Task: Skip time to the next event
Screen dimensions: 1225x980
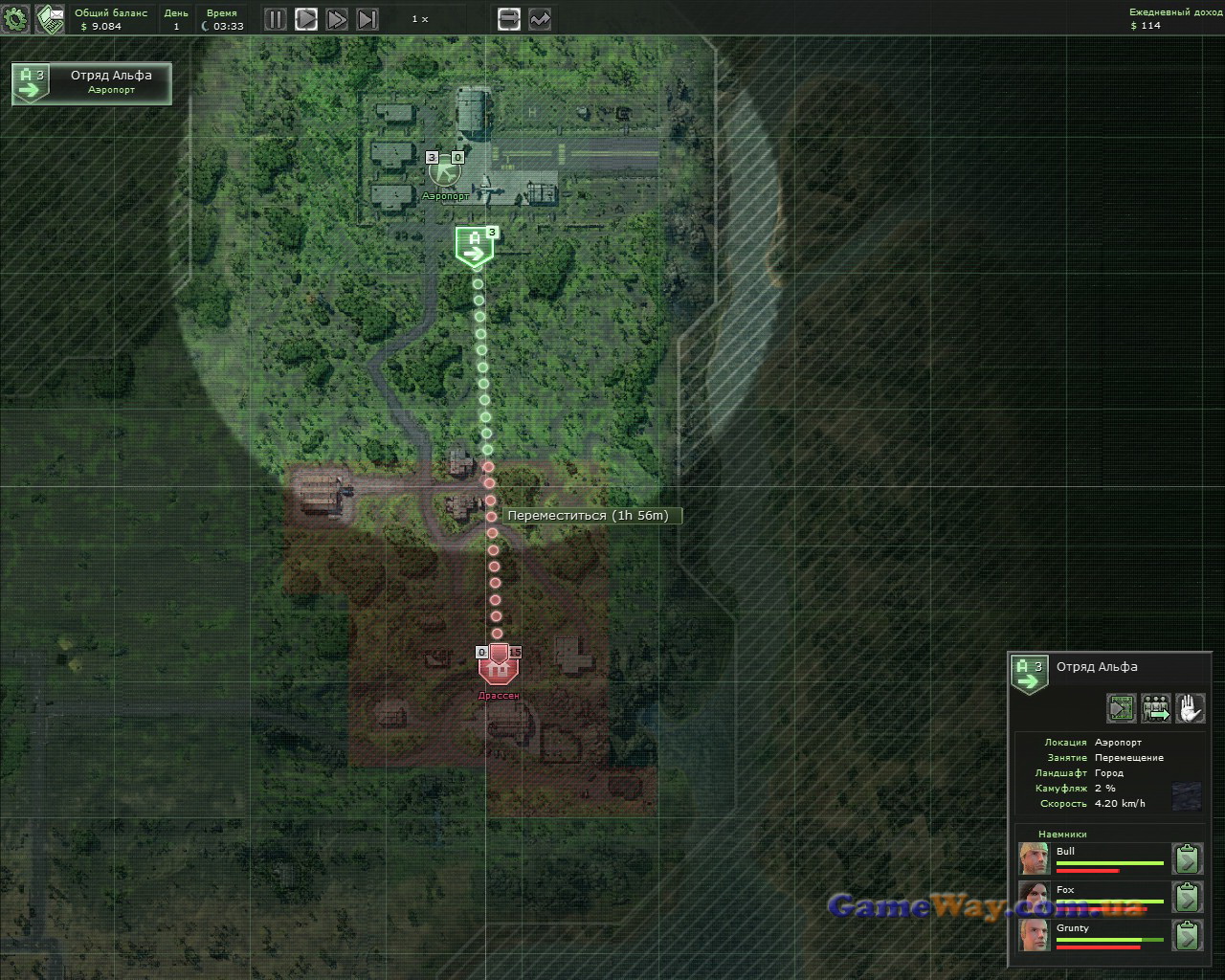Action: point(367,19)
